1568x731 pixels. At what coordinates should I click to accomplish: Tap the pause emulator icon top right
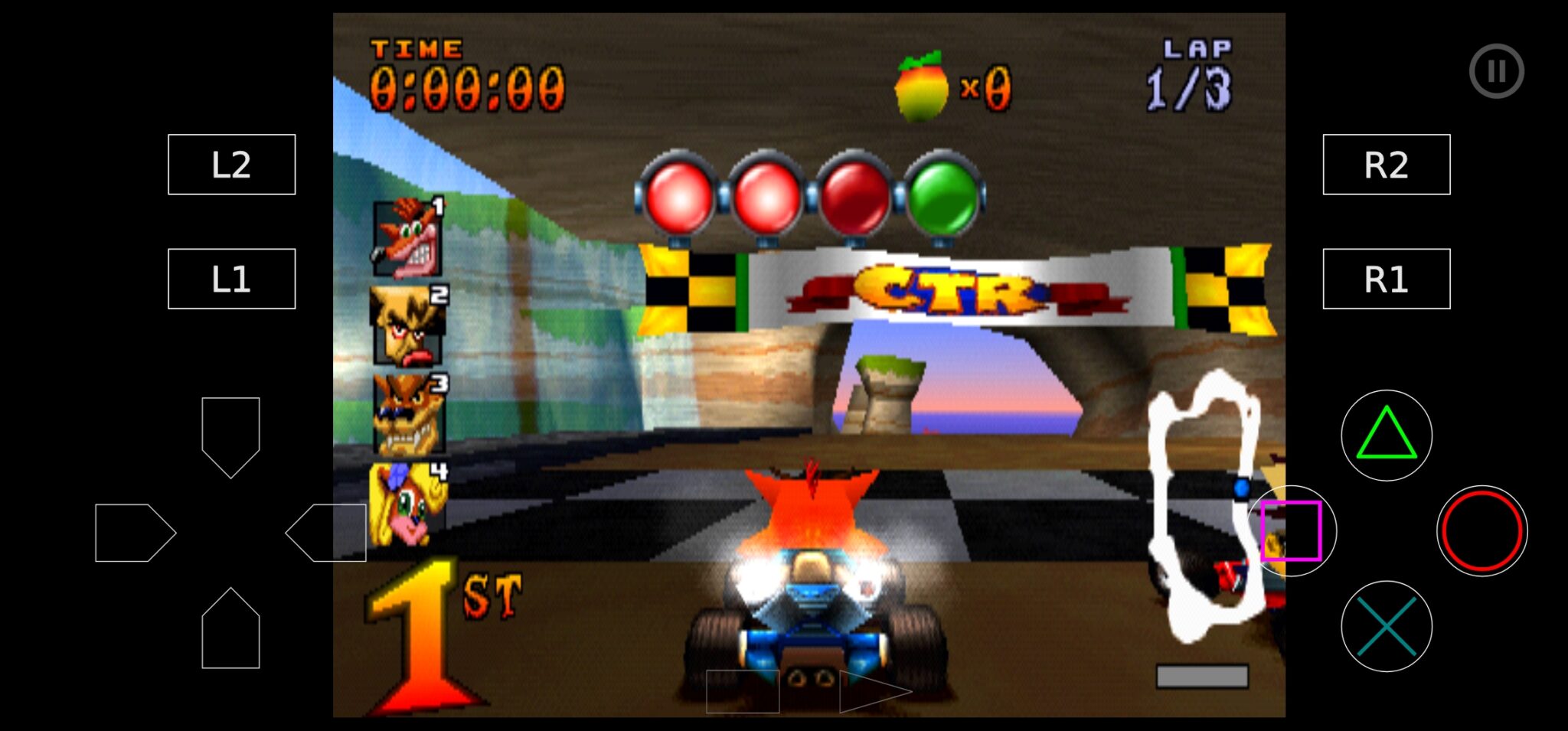click(1498, 70)
